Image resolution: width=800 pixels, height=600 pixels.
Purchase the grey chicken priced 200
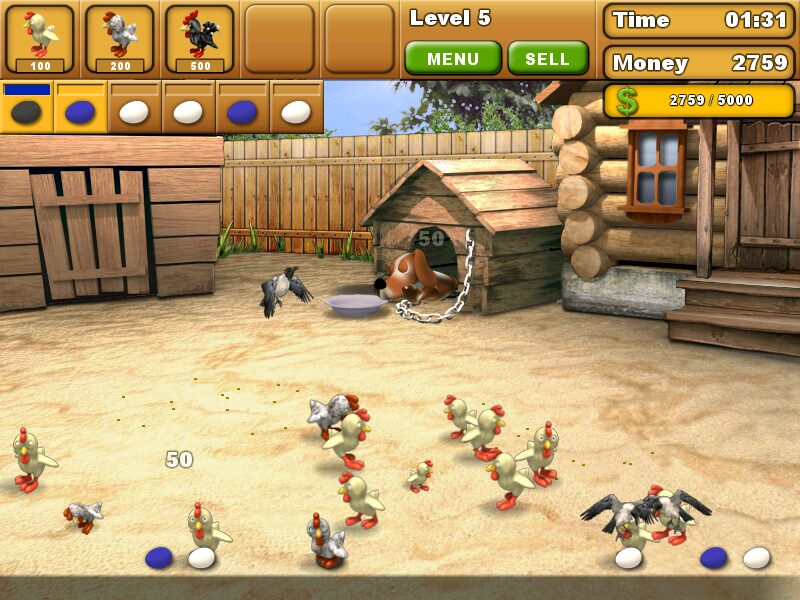(x=120, y=40)
